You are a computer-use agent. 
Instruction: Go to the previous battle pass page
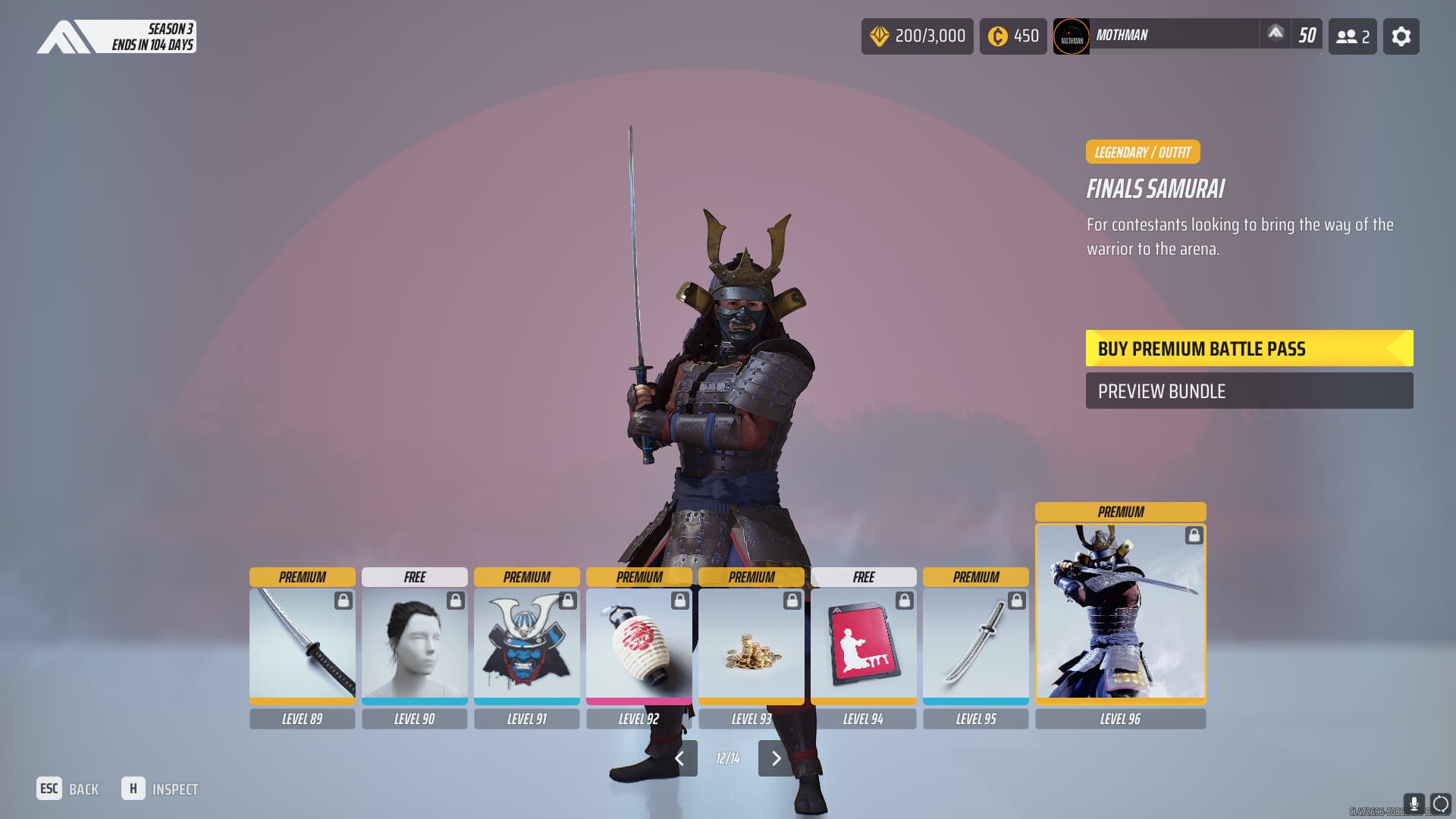(680, 758)
